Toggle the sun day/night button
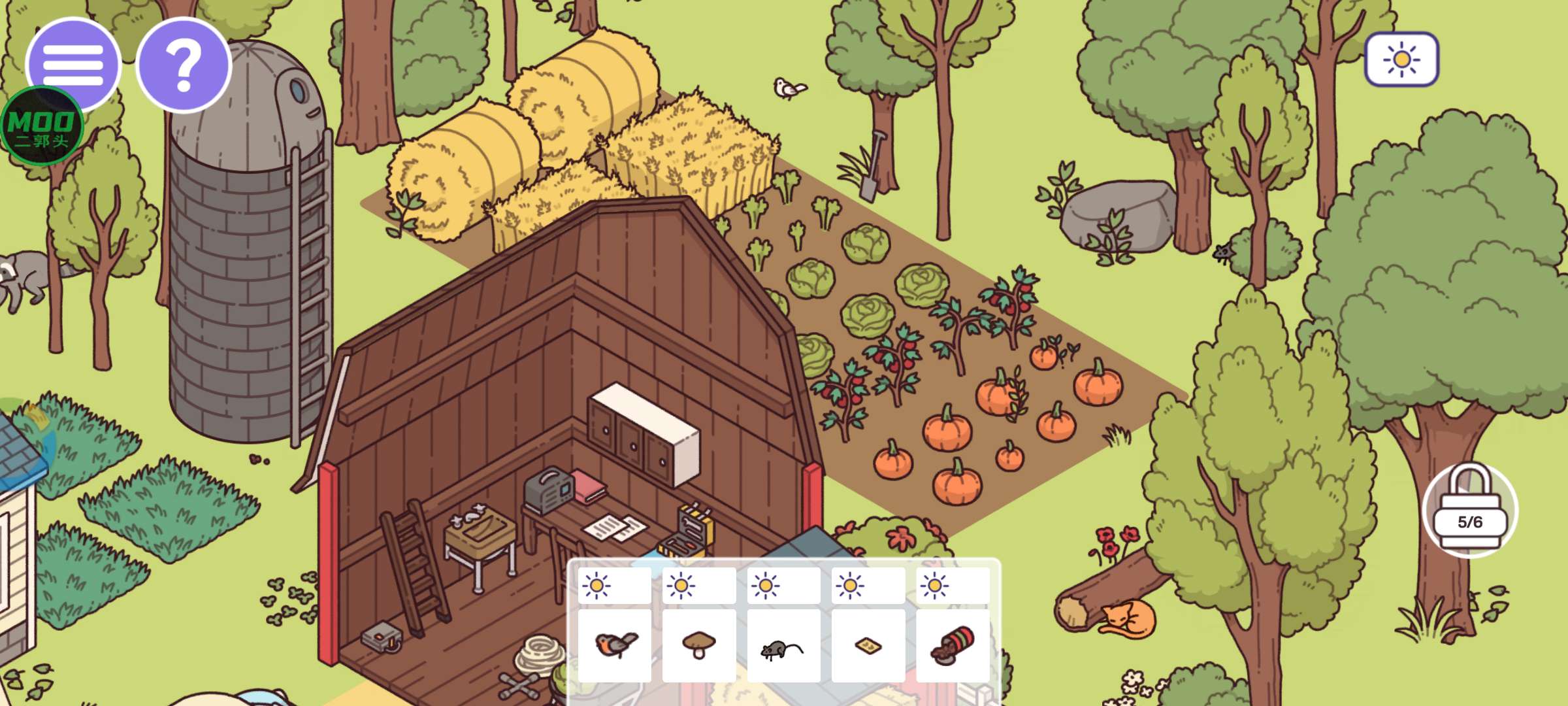1568x706 pixels. click(x=1401, y=59)
